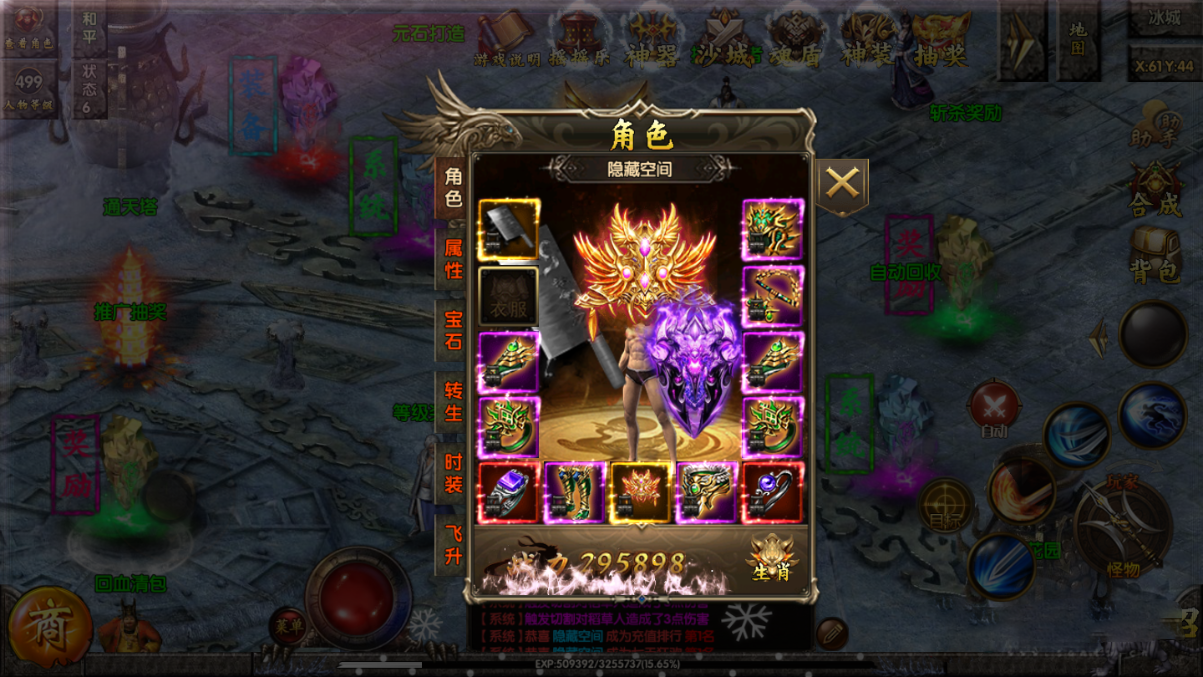Open the 抽奖 lottery icon
1203x677 pixels.
940,40
